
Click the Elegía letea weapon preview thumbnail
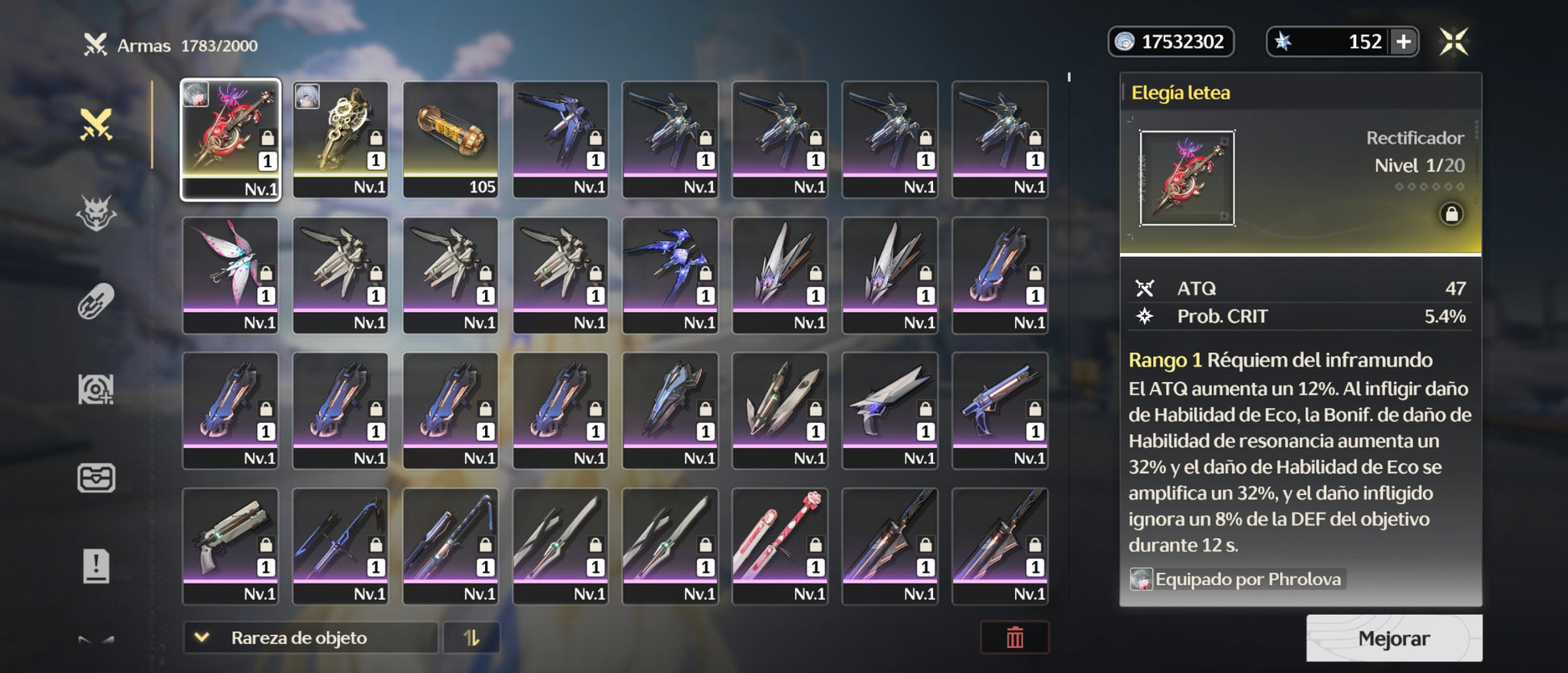pyautogui.click(x=1187, y=178)
